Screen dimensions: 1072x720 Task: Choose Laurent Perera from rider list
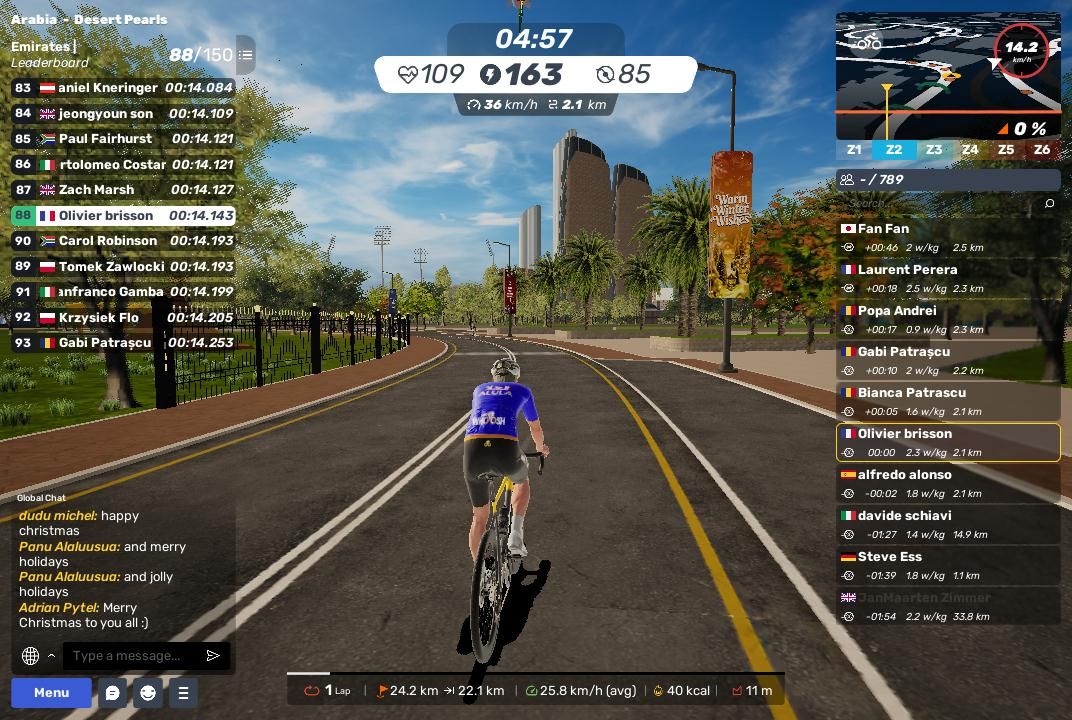948,278
